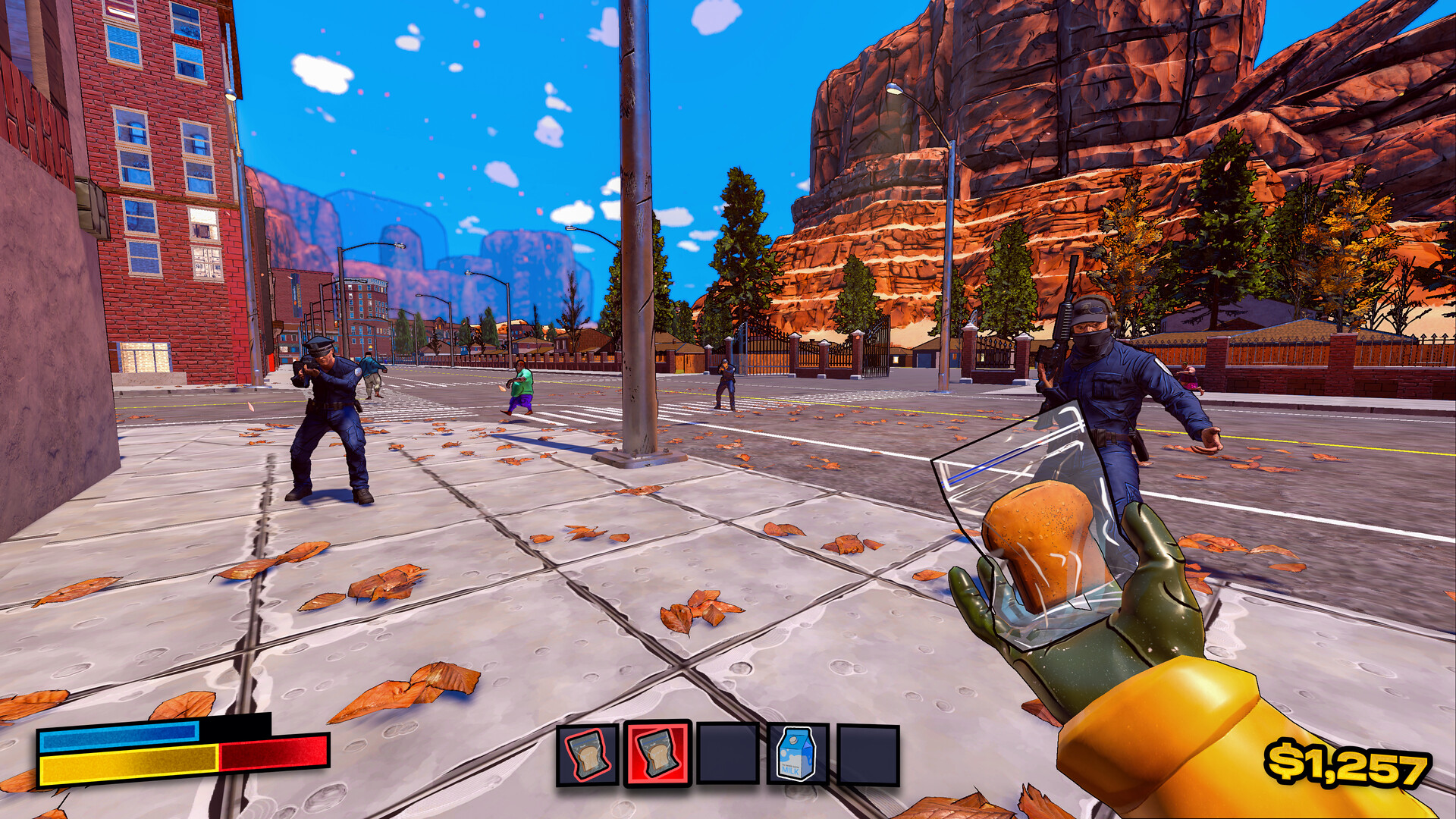
Task: Choose the unhighlighted bread bag slot
Action: pyautogui.click(x=588, y=755)
